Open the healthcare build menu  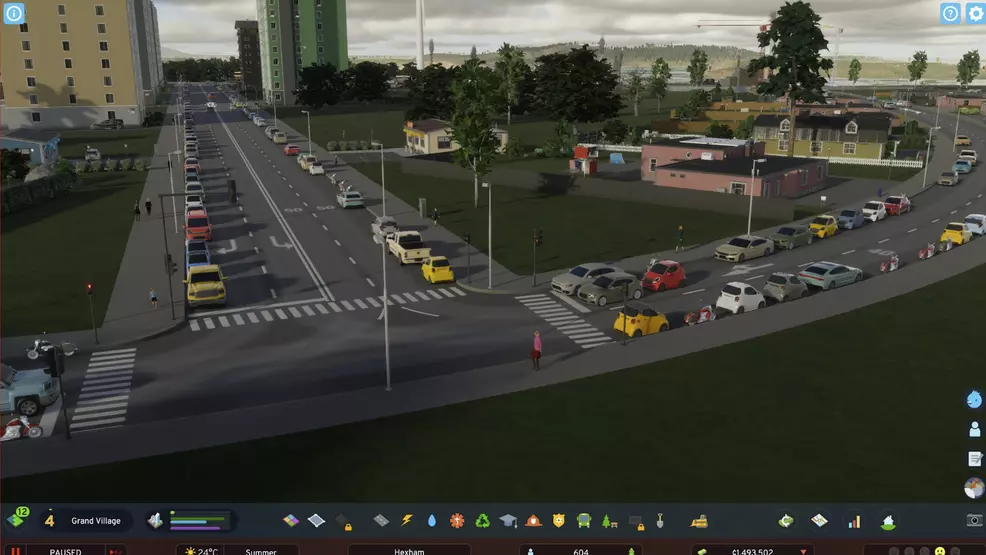tap(457, 520)
